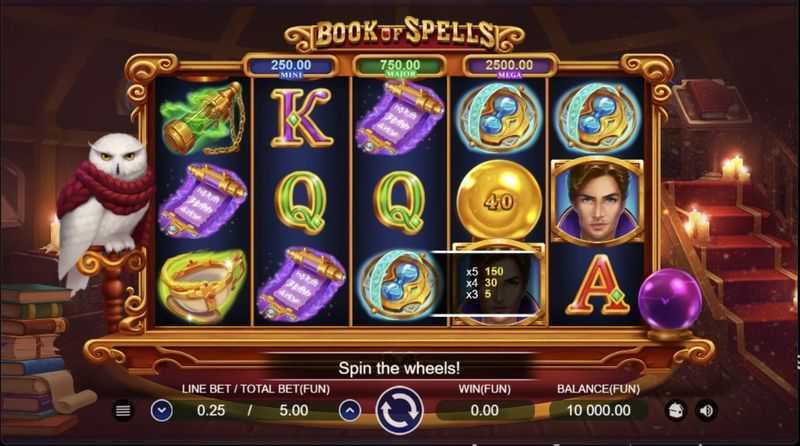This screenshot has width=800, height=446.
Task: Open the hamburger menu
Action: (123, 410)
